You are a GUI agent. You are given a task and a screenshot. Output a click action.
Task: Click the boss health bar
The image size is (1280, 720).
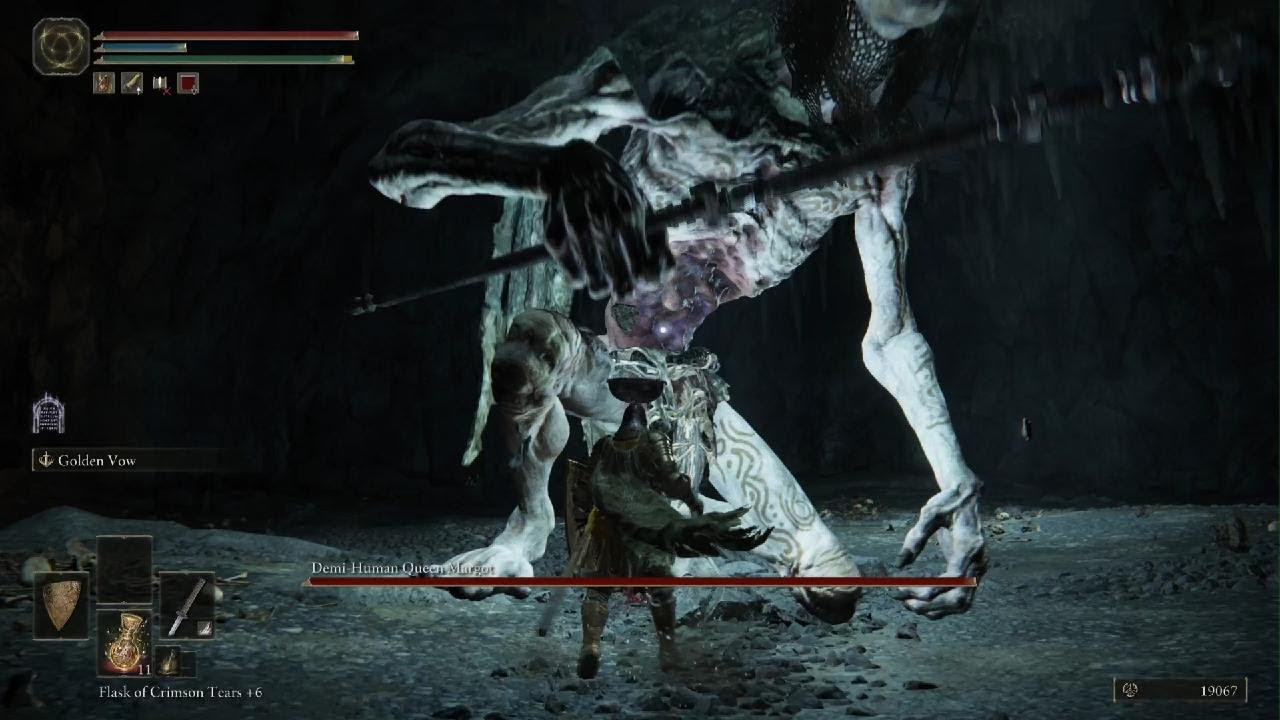tap(640, 582)
